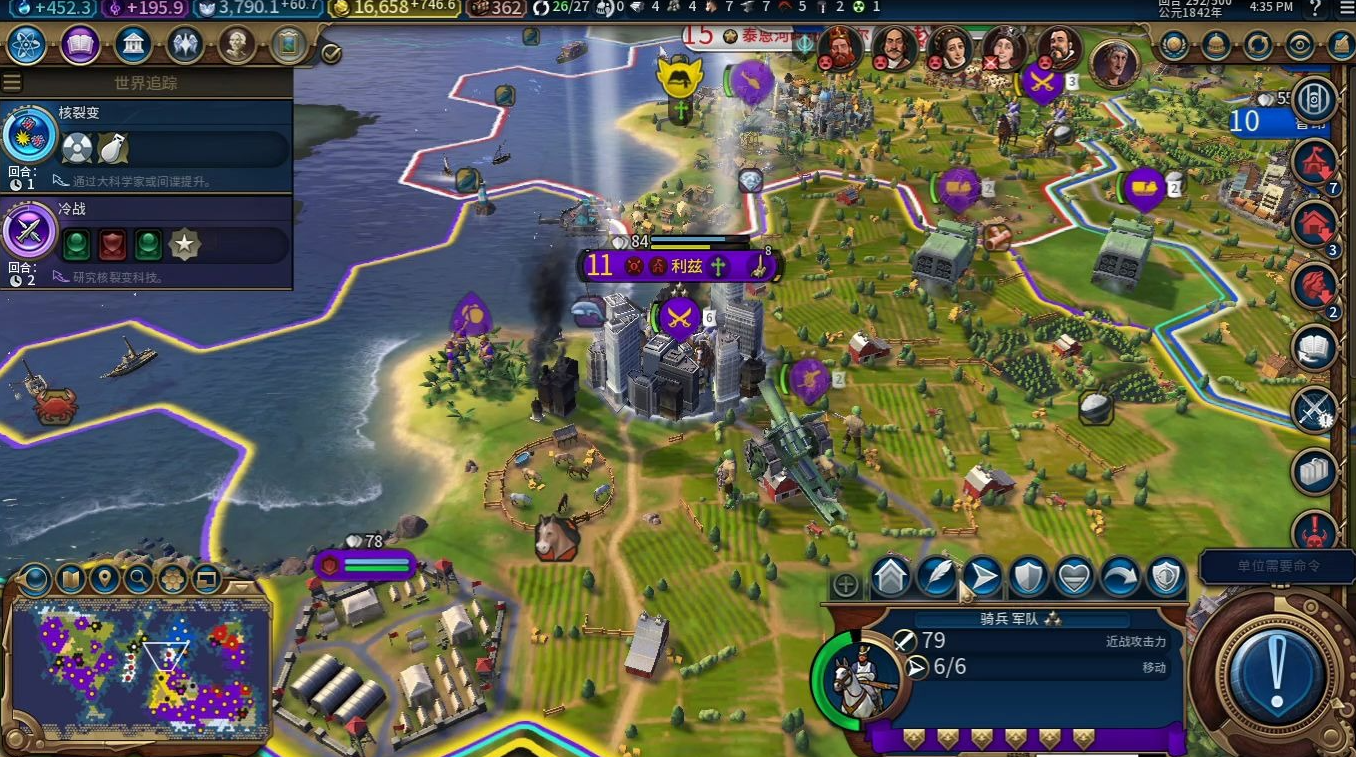This screenshot has height=757, width=1356.
Task: Fortify the unit with the shield command
Action: click(x=1028, y=577)
